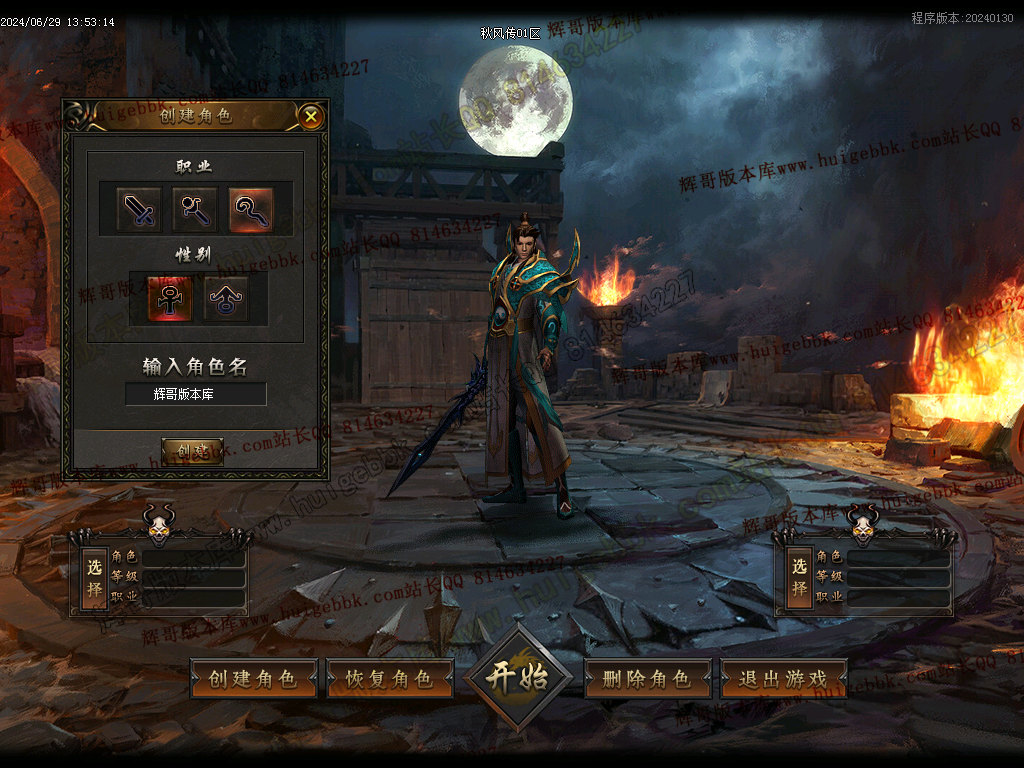Image resolution: width=1024 pixels, height=768 pixels.
Task: Choose the sword class icon
Action: pos(139,209)
